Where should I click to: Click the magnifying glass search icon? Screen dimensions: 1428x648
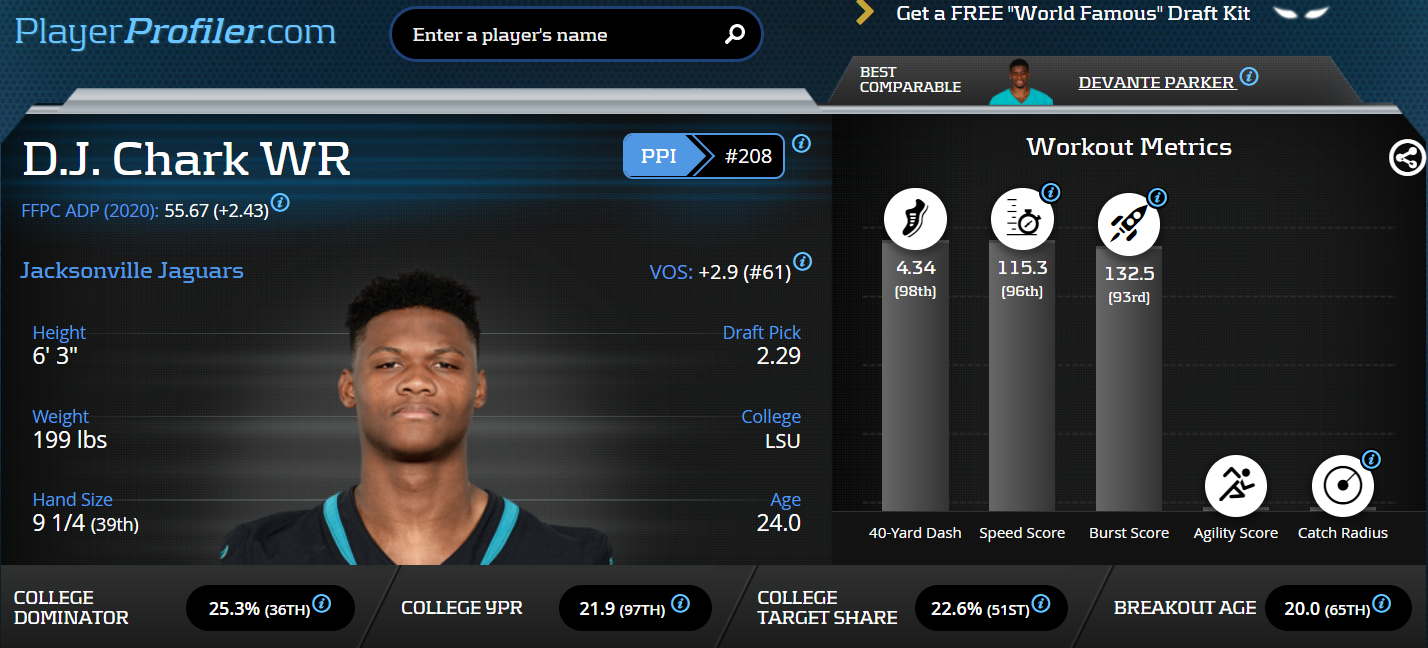click(735, 35)
